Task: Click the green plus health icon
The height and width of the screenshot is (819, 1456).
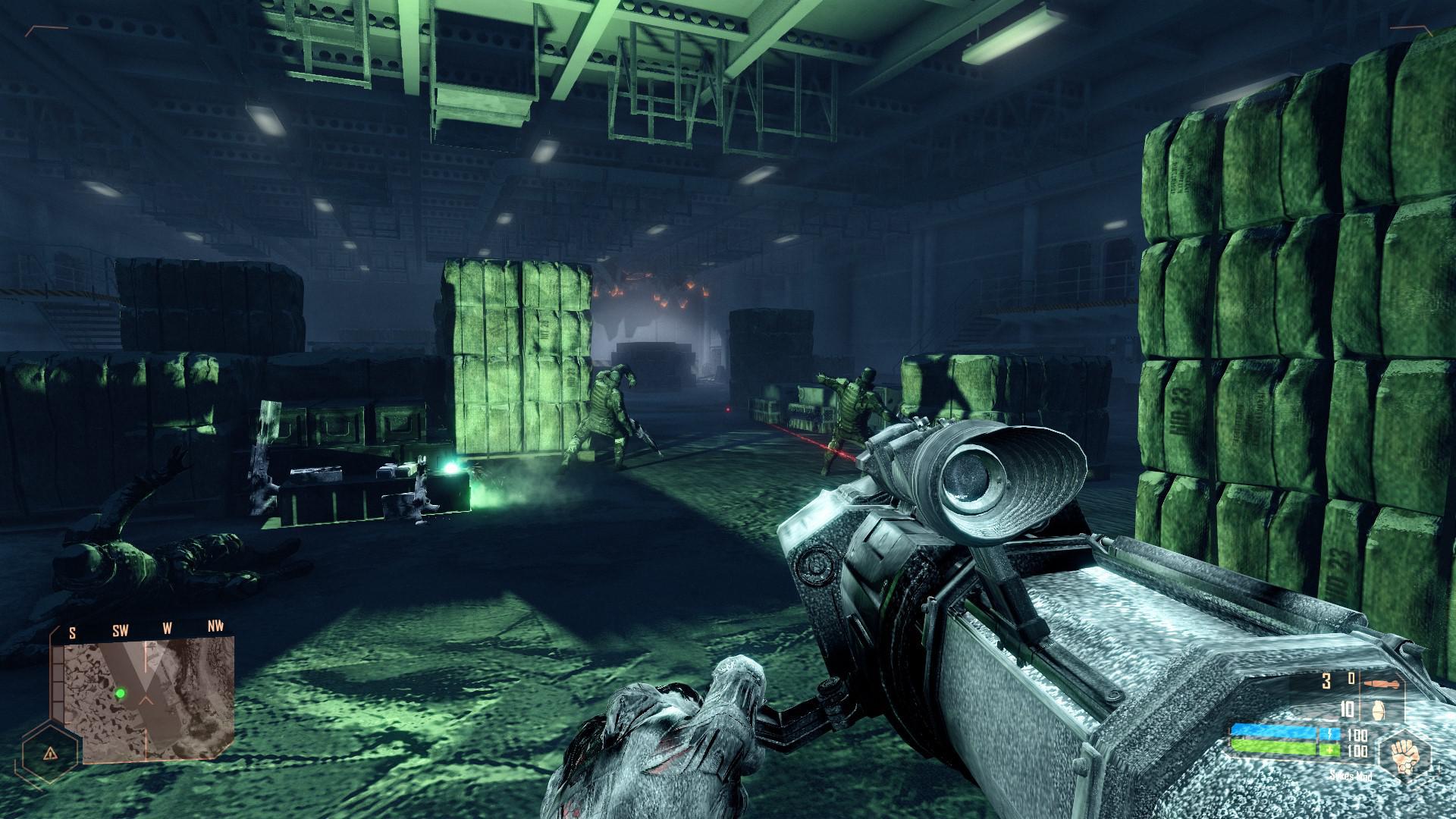Action: pyautogui.click(x=1329, y=749)
